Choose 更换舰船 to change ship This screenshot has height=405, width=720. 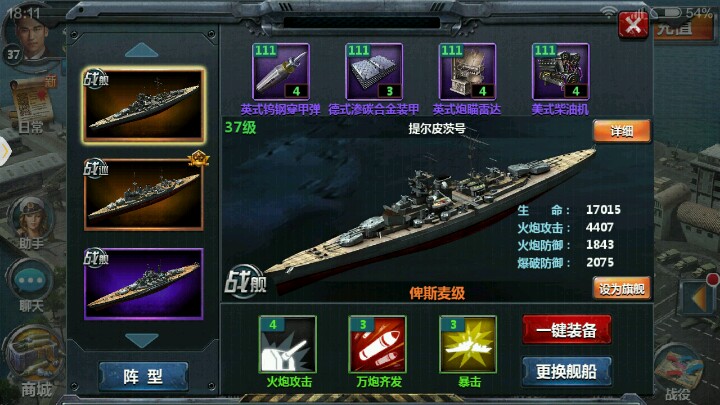(566, 371)
